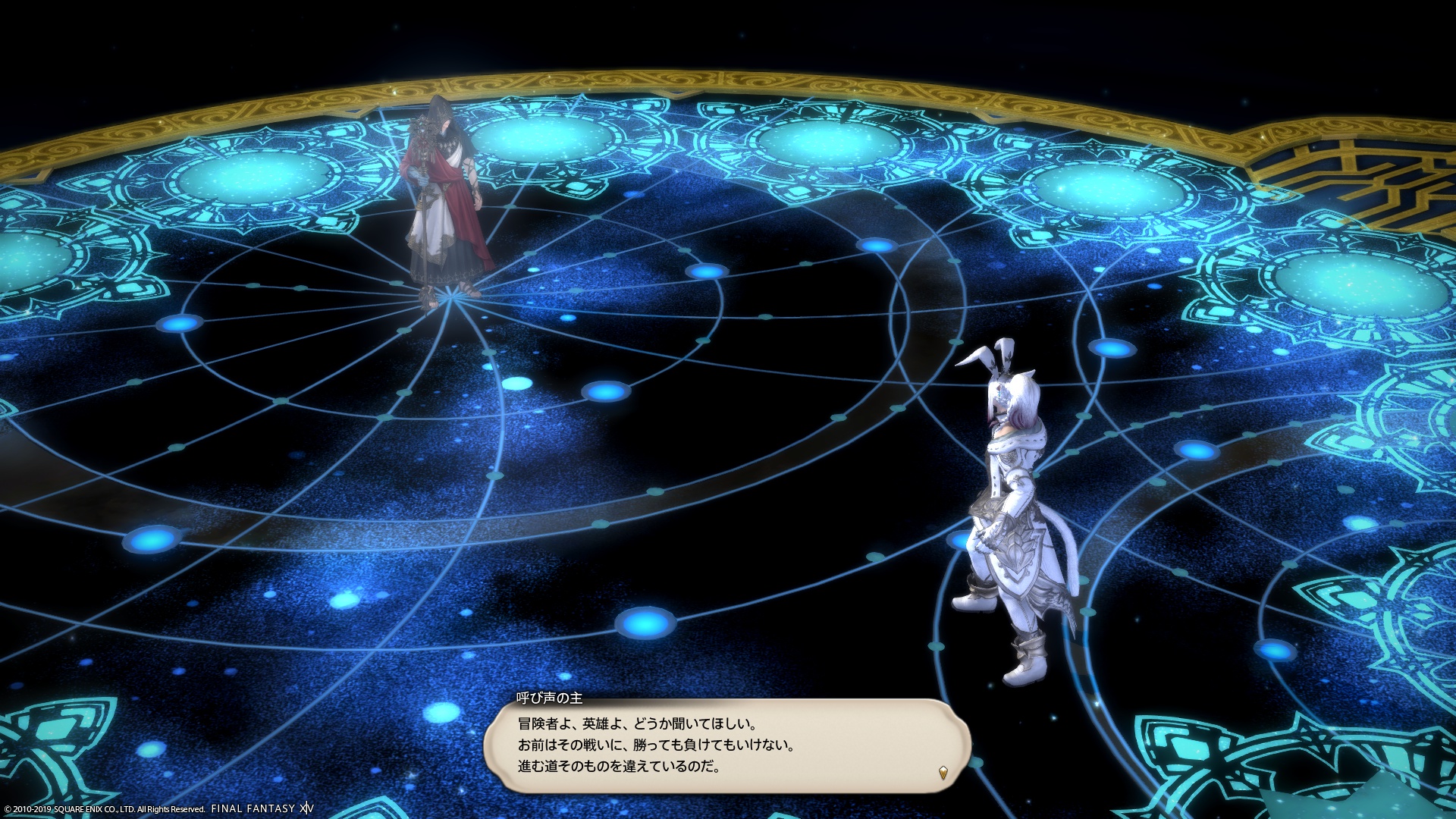Click the 呼び声の主 dialogue box to continue
Viewport: 1456px width, 819px height.
(x=726, y=745)
